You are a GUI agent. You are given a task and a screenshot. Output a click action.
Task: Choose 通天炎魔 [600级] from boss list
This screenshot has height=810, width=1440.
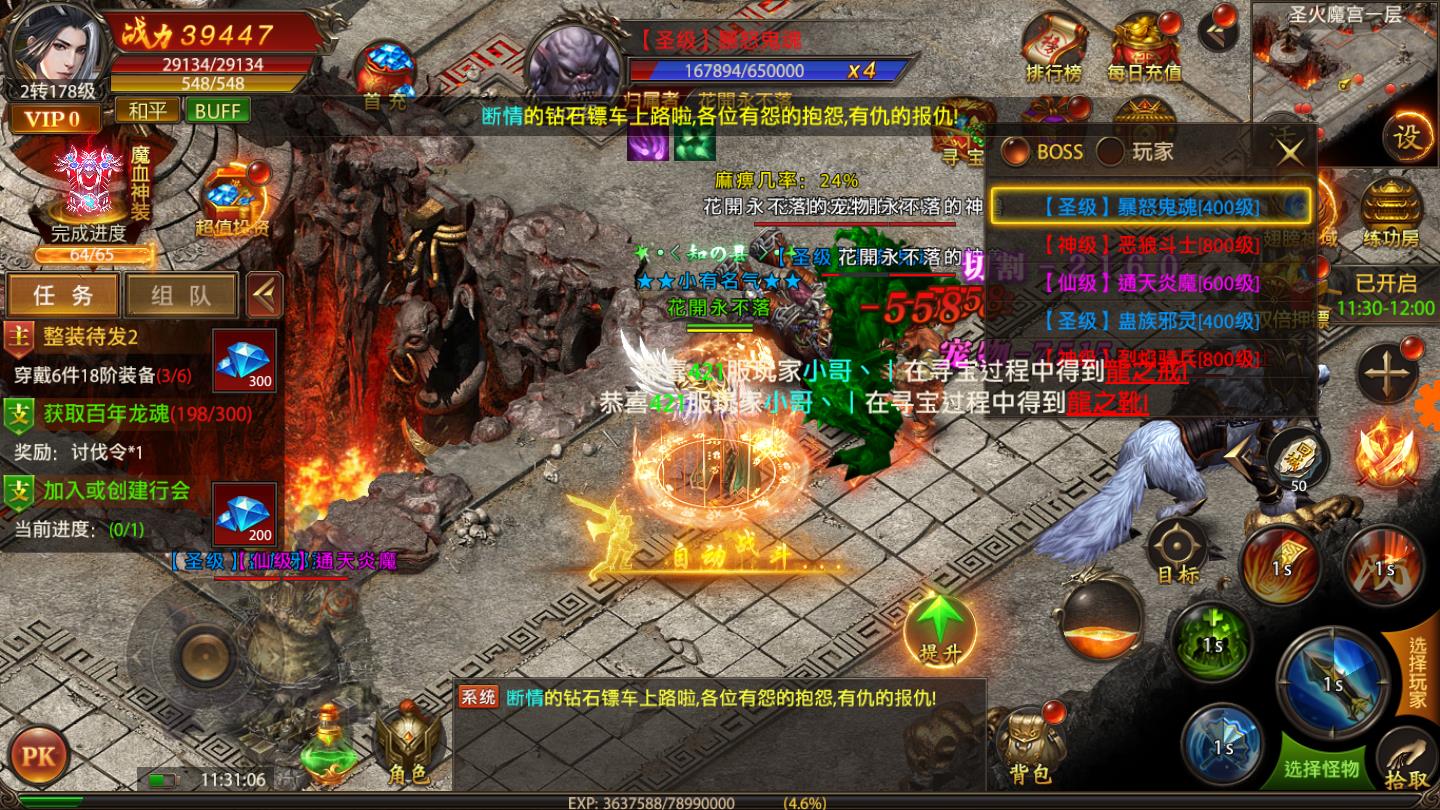[1150, 283]
